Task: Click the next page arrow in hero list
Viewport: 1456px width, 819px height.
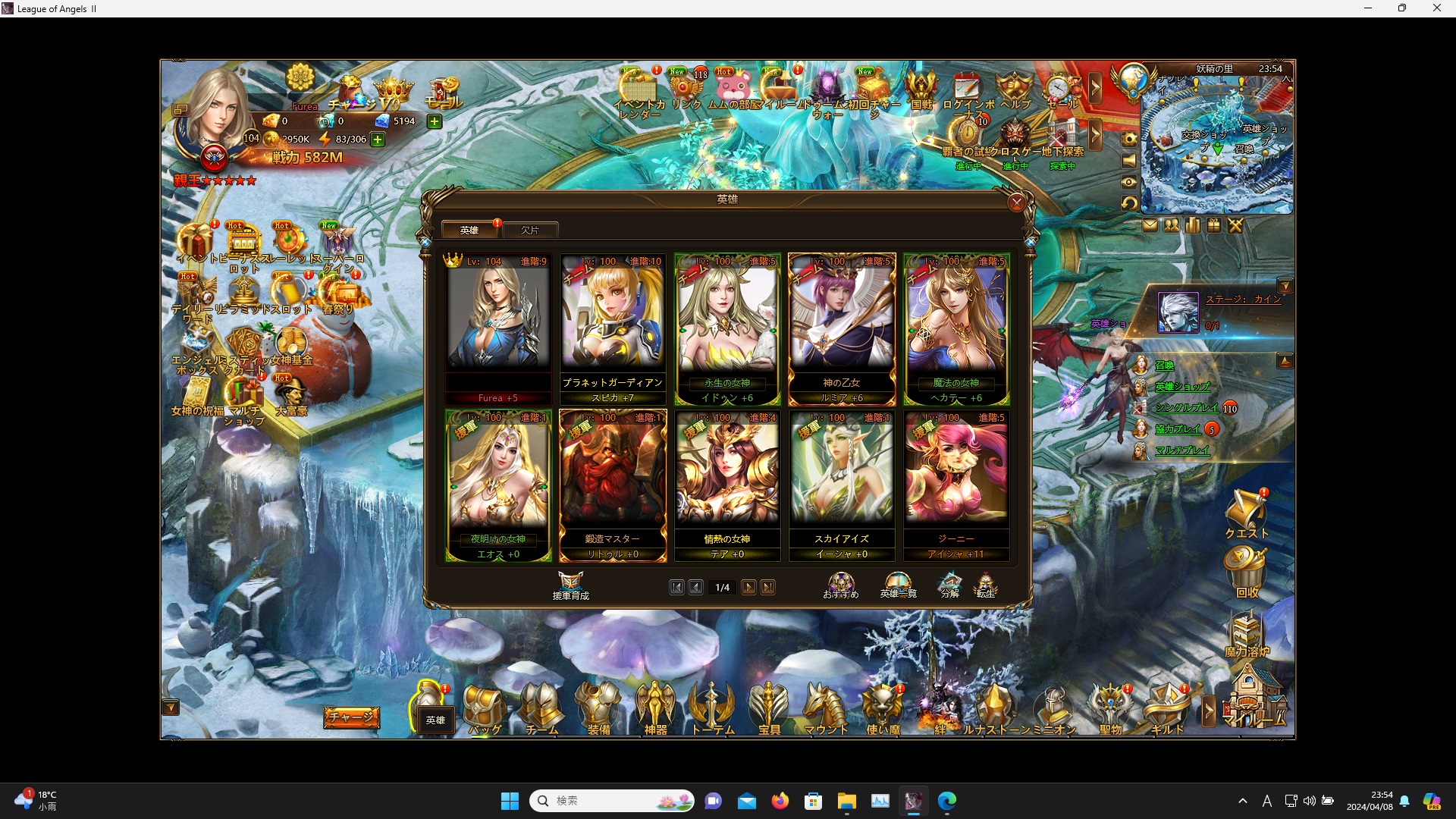Action: point(749,587)
